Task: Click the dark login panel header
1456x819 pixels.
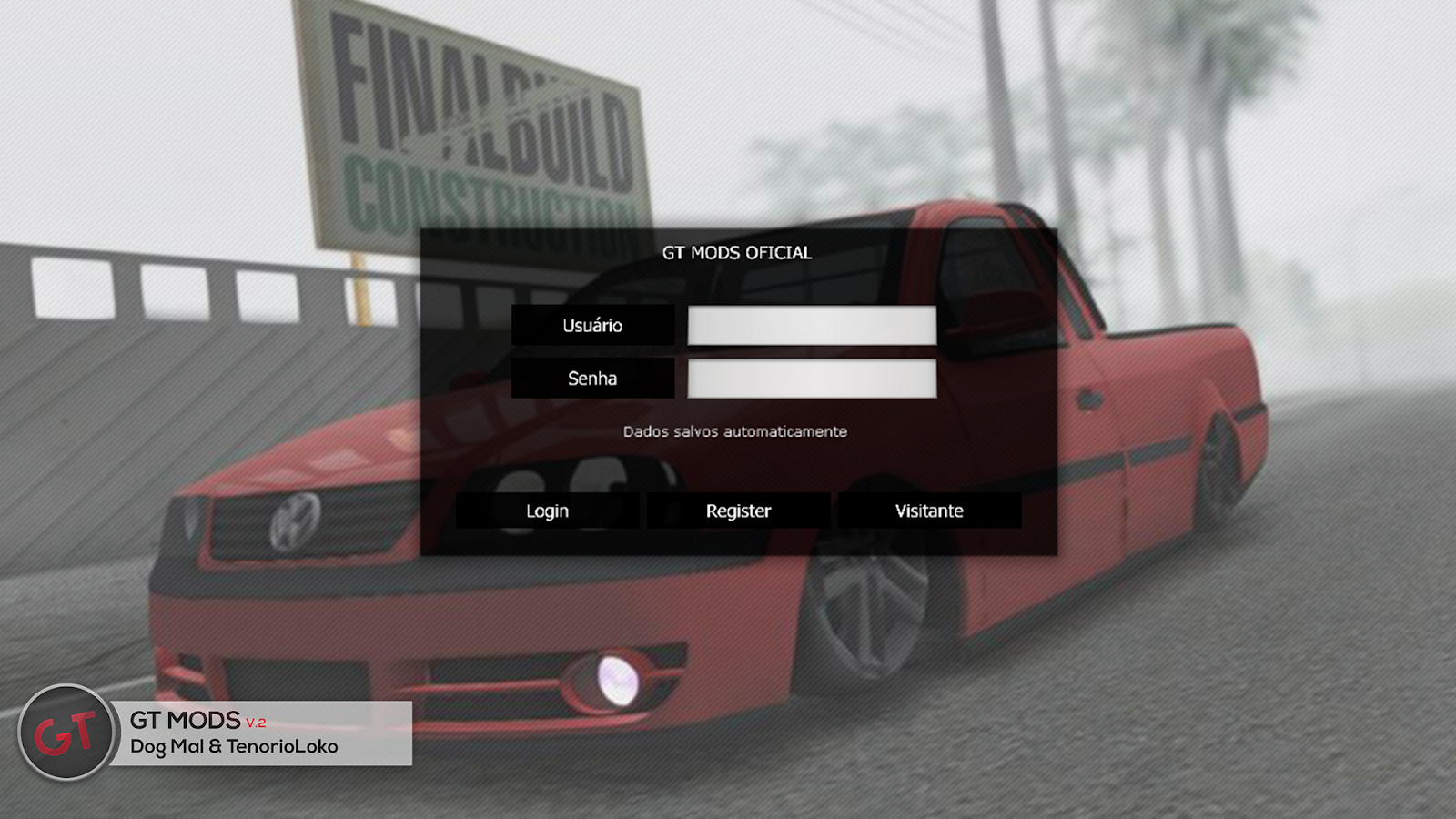Action: pyautogui.click(x=737, y=254)
